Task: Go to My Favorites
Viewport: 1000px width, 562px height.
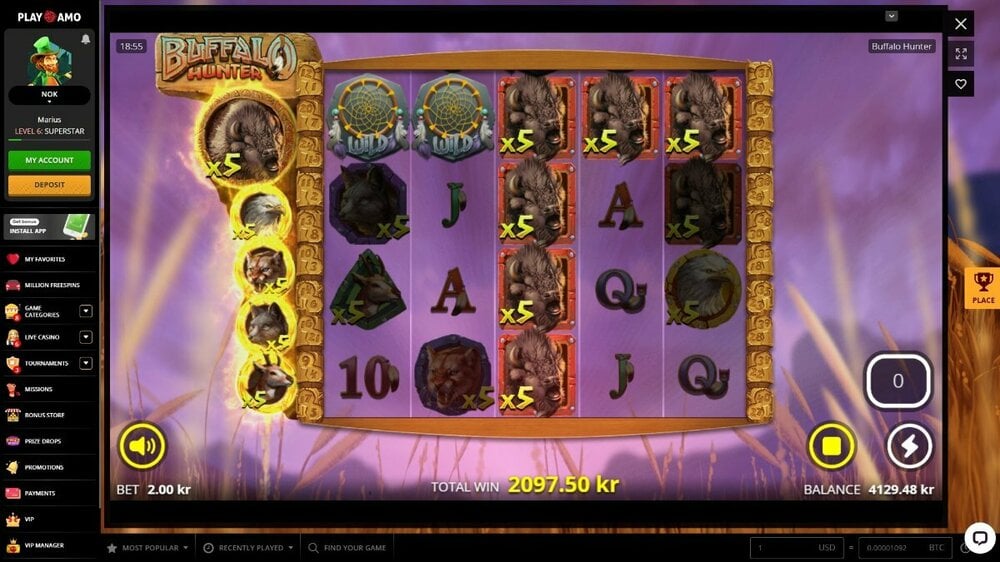Action: [x=44, y=259]
